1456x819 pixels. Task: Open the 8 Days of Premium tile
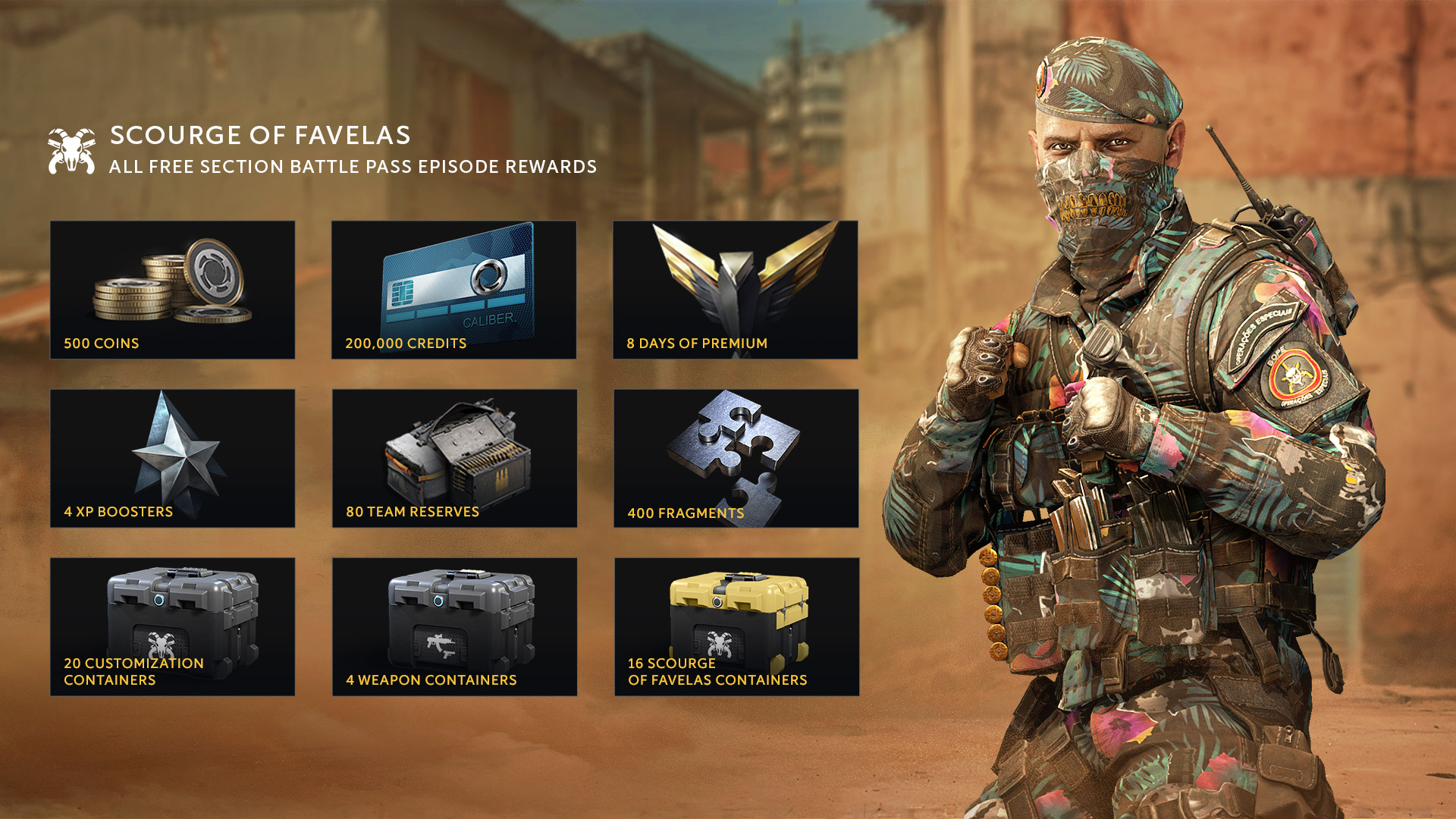point(735,290)
